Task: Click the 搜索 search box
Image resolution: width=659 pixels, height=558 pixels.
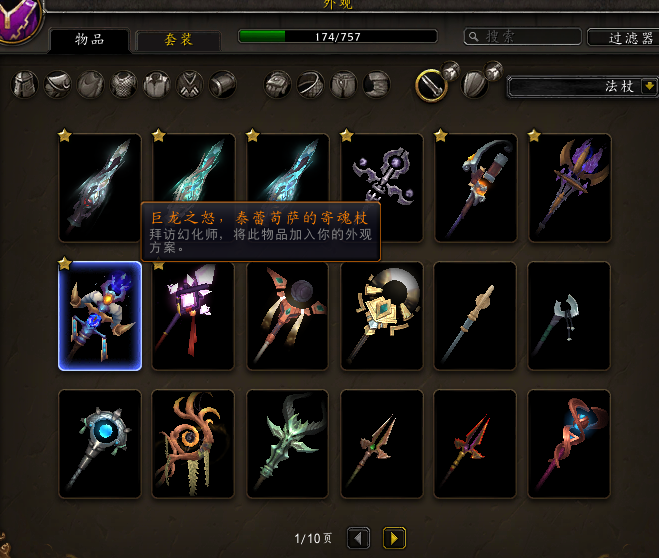Action: tap(523, 37)
